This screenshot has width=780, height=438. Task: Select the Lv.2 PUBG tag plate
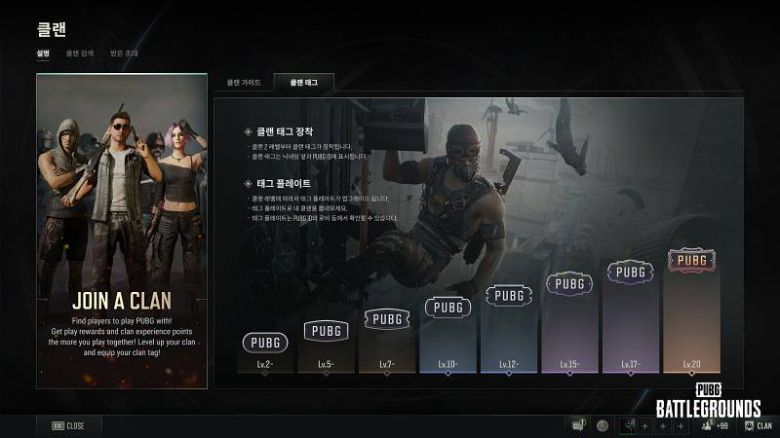pos(266,343)
